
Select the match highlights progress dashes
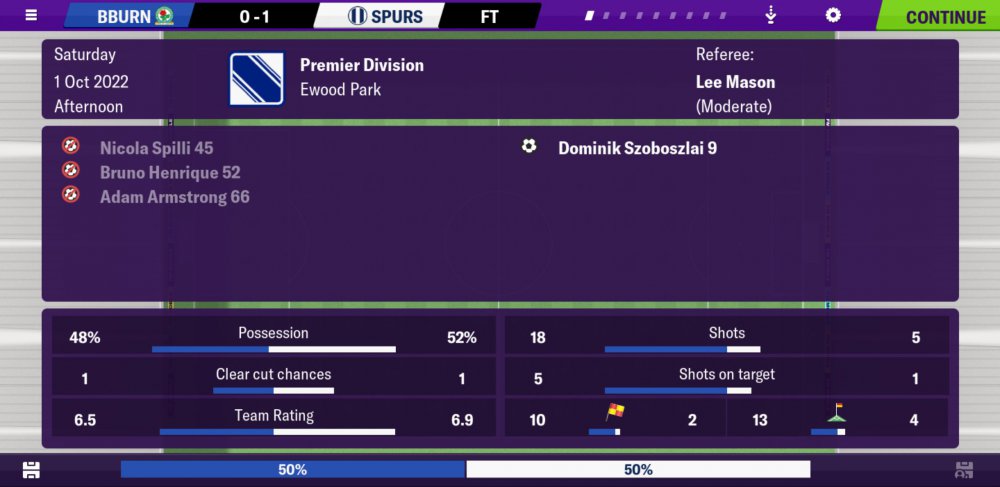click(664, 16)
